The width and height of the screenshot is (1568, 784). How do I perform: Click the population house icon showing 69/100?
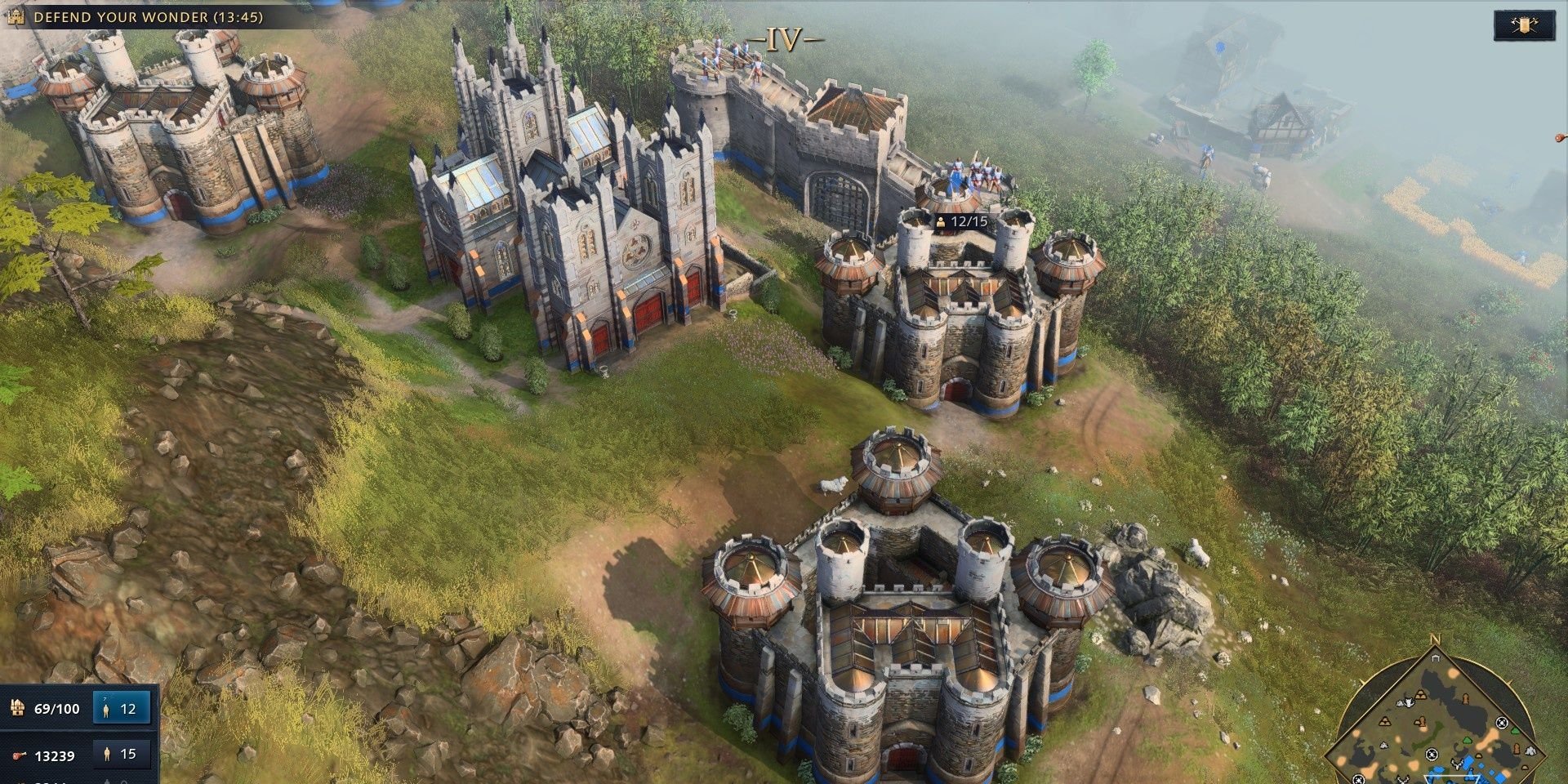(16, 709)
